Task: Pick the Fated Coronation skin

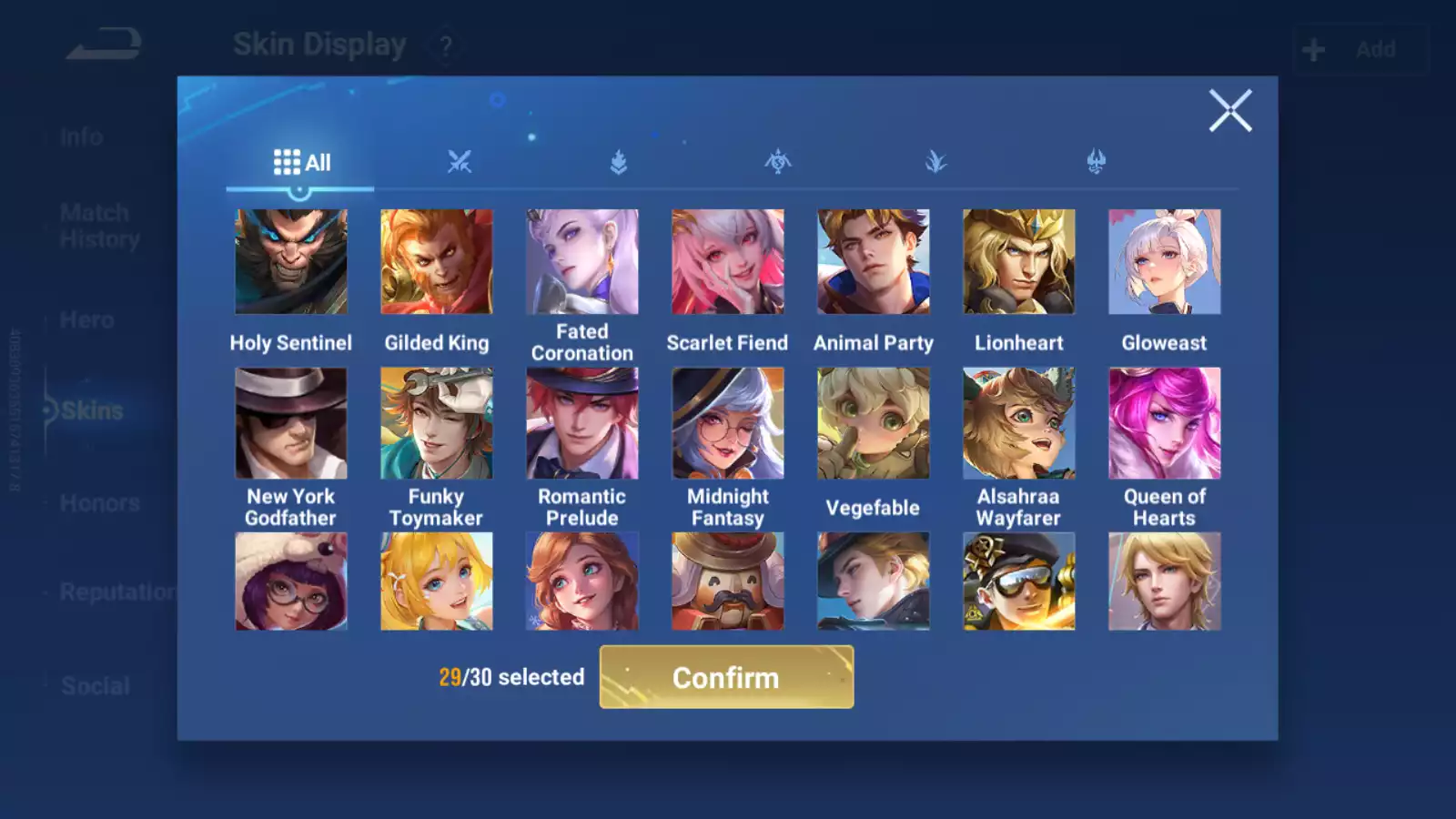Action: click(582, 262)
